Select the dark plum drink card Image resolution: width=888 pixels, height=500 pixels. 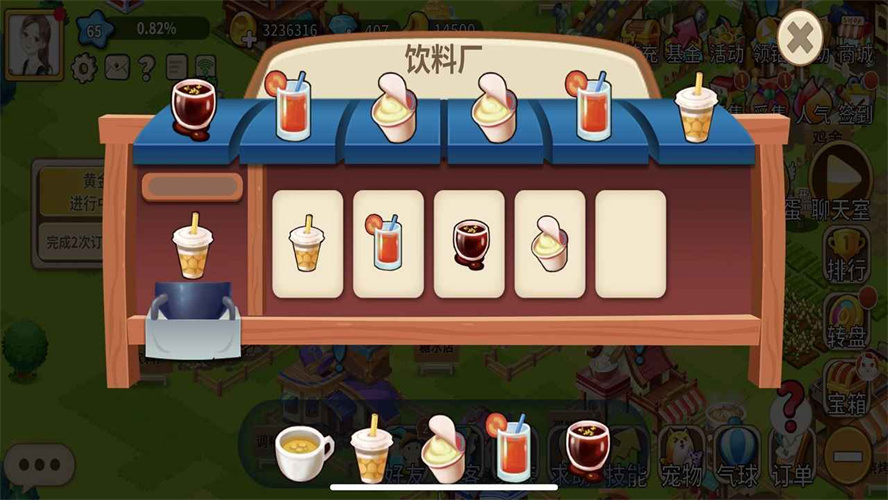point(469,244)
